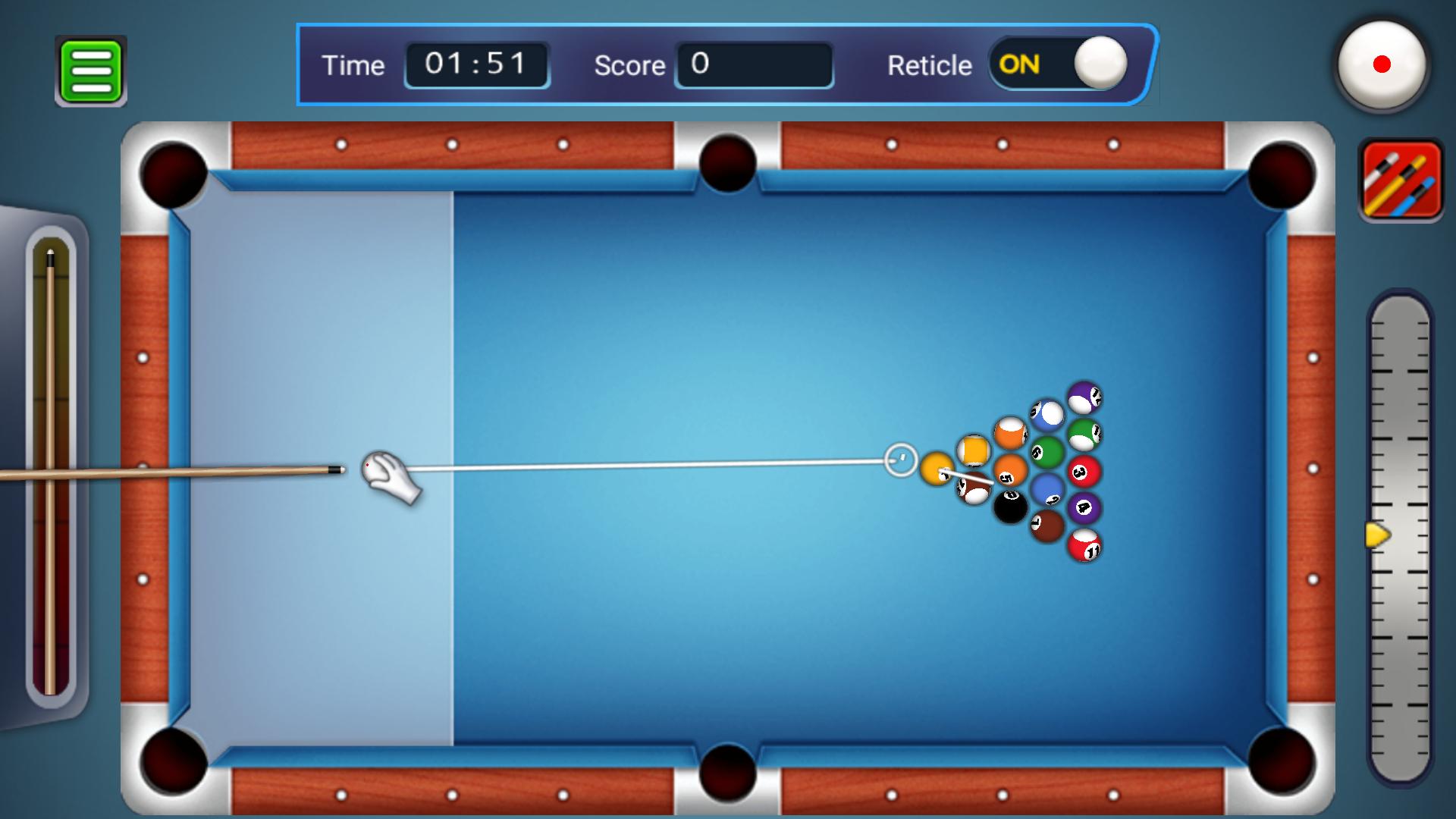Screen dimensions: 1456x819
Task: Click the aiming reticle circle on cue ball
Action: [x=899, y=459]
